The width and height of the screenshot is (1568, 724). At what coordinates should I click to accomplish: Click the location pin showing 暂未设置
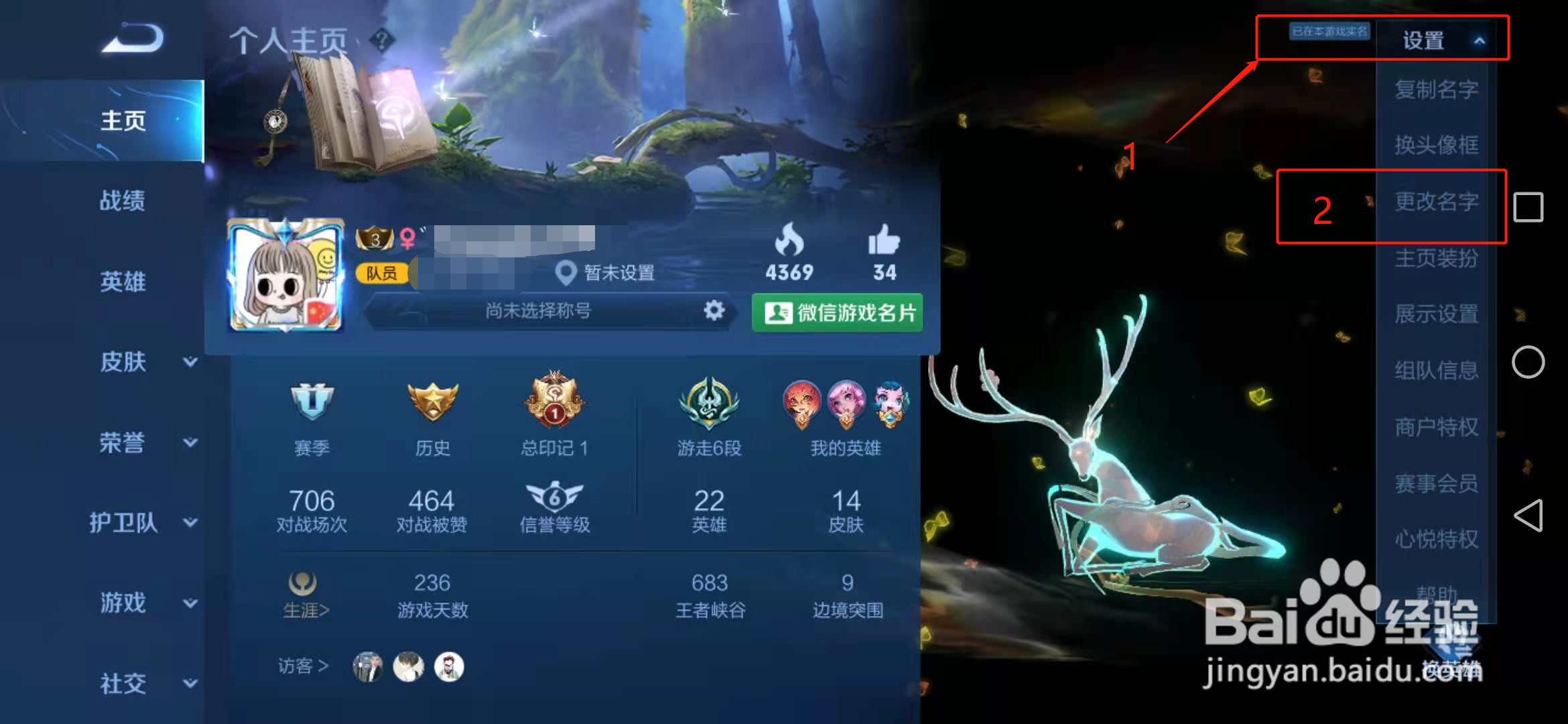[x=567, y=272]
